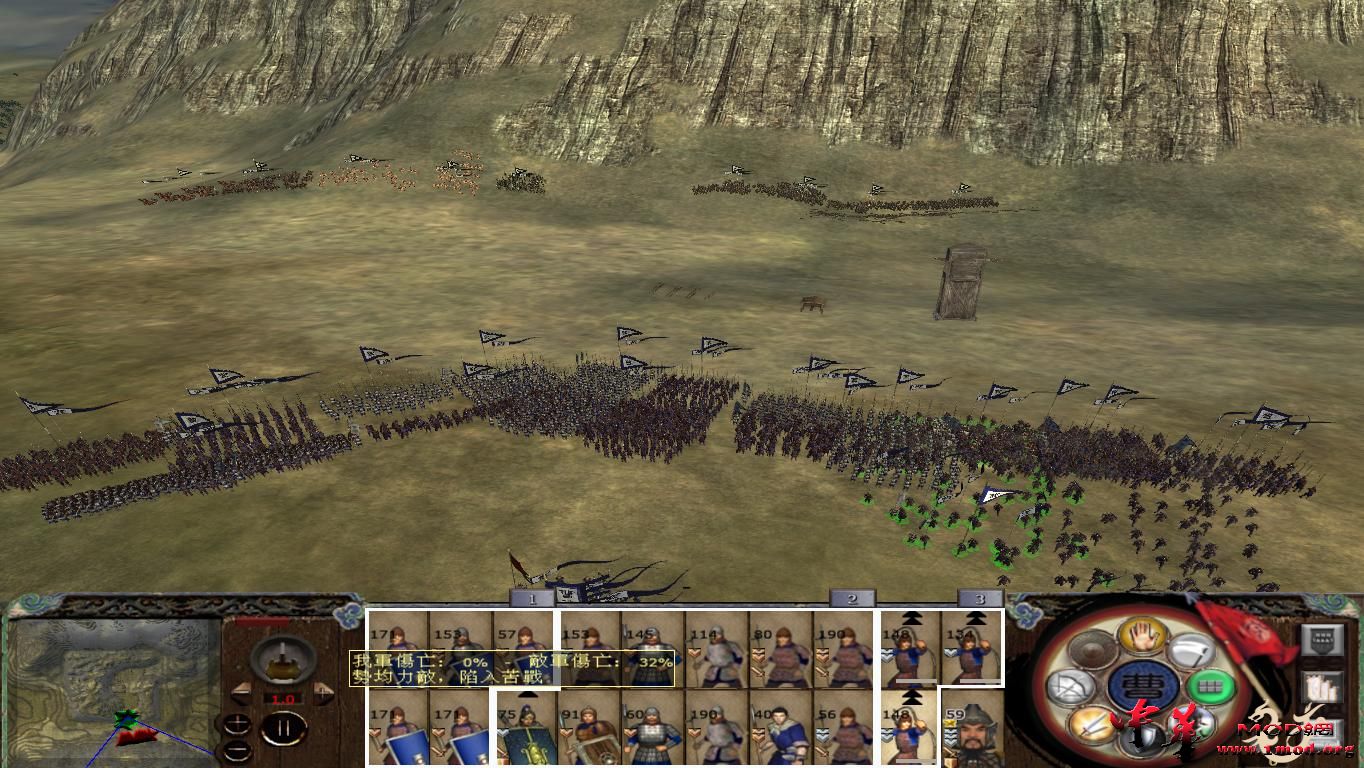Screen dimensions: 1364x768
Task: Click the axe order icon on command wheel
Action: click(x=1193, y=651)
